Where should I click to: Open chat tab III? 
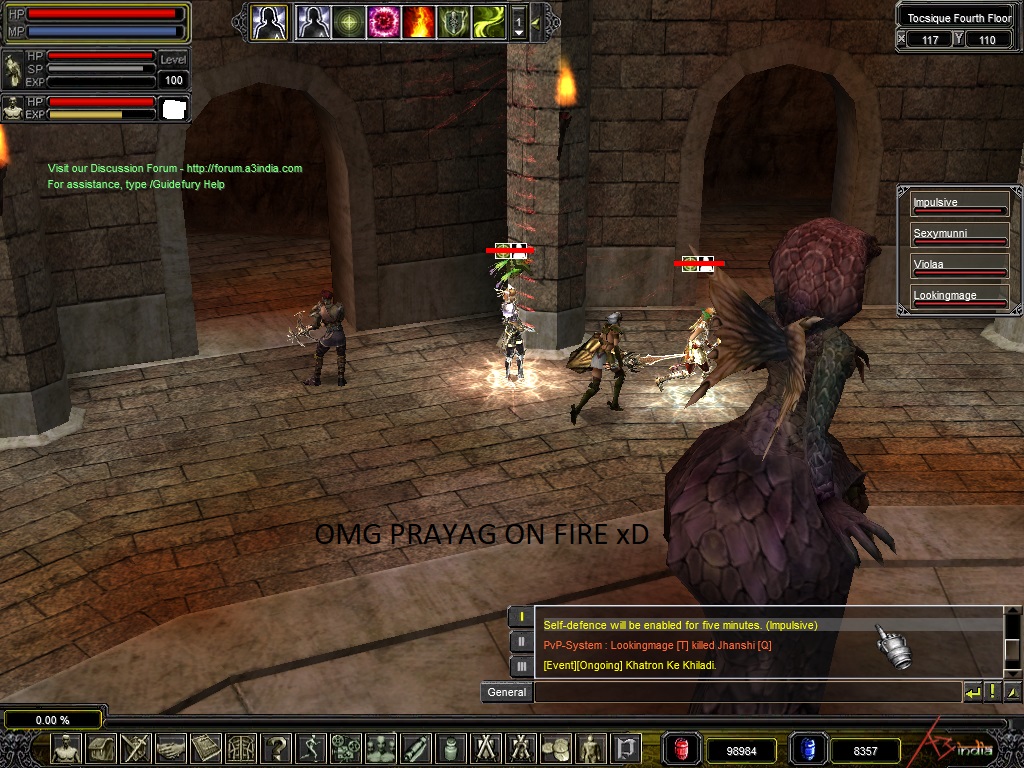[521, 665]
